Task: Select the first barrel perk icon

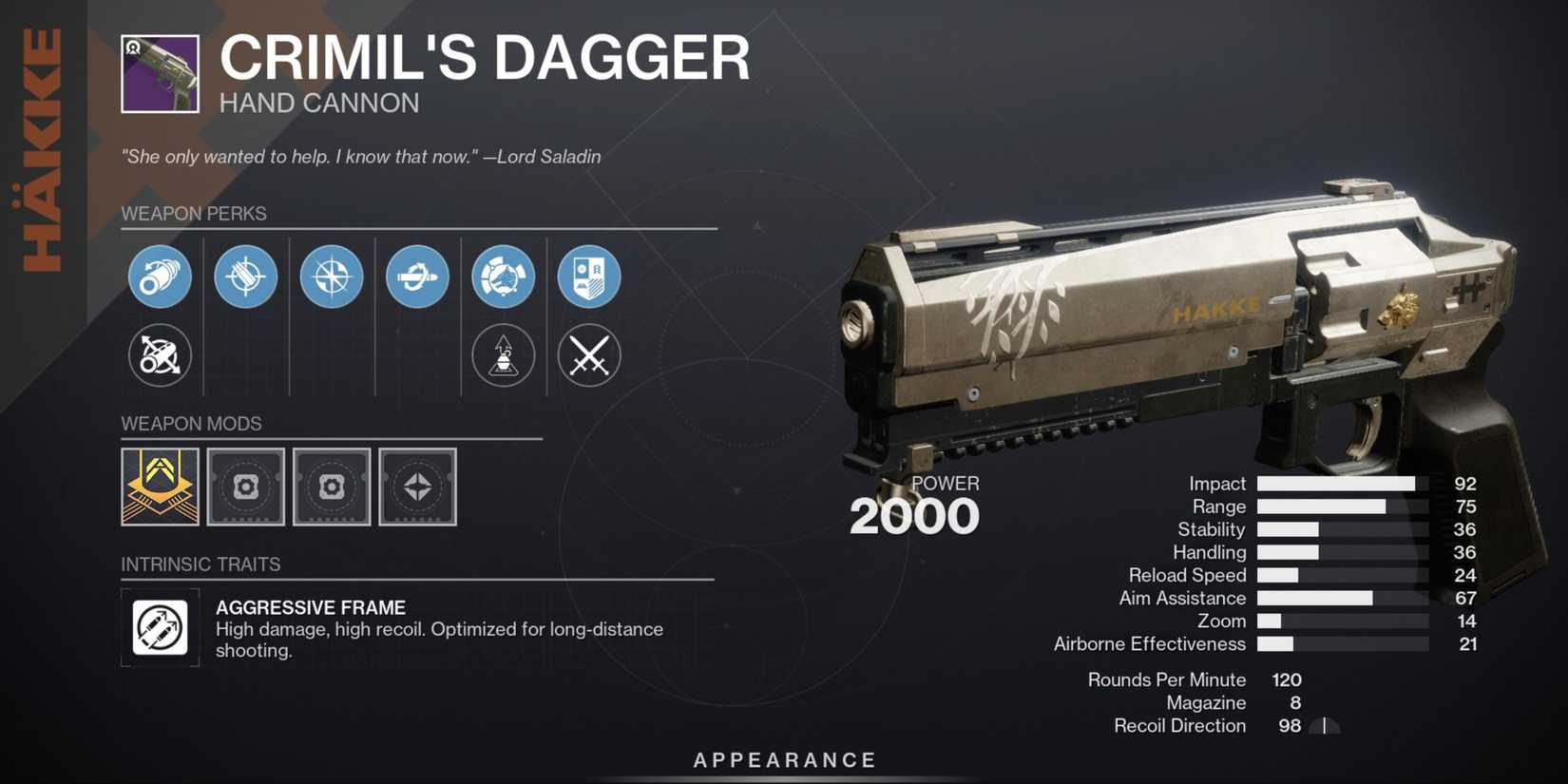Action: [160, 277]
